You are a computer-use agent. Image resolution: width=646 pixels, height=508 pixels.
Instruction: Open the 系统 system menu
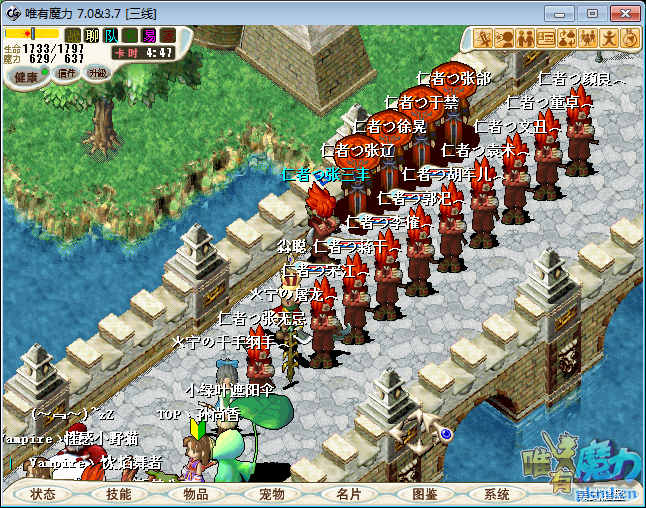(497, 494)
